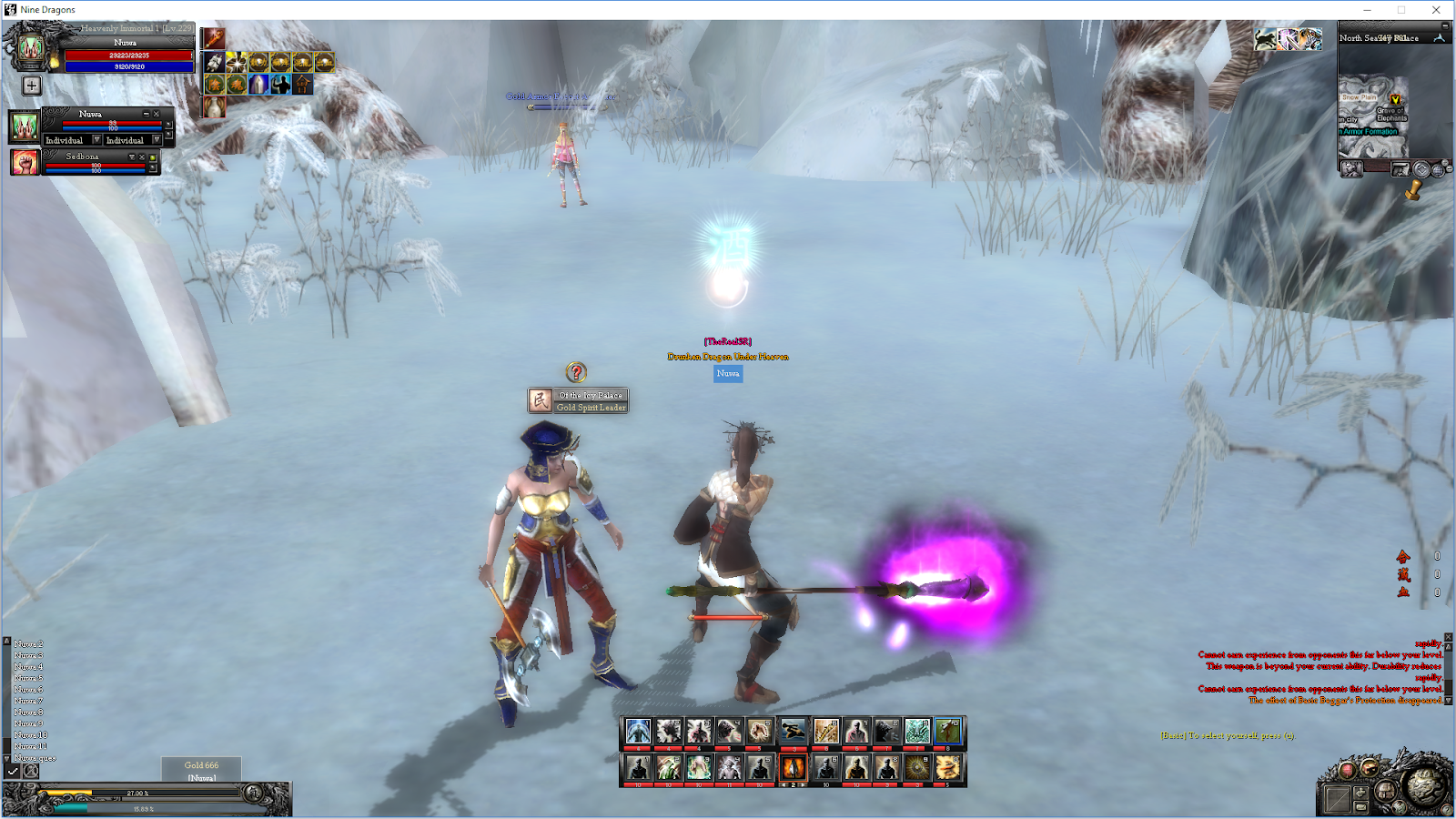Open the left Individual dropdown in the Nuwa window

point(96,139)
